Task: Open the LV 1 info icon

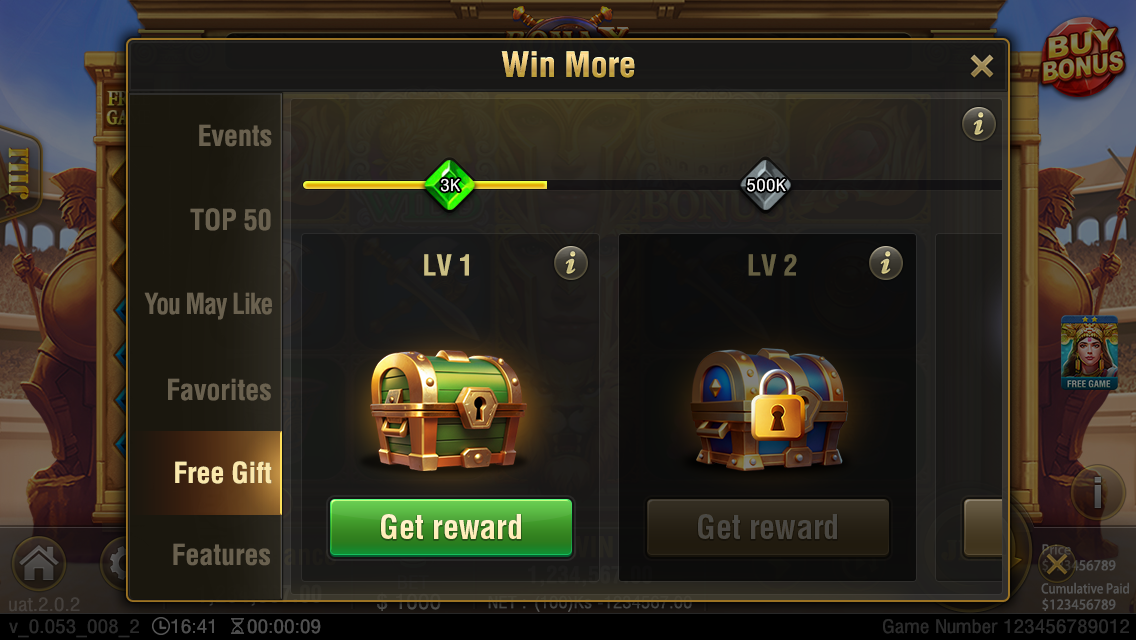Action: [x=571, y=264]
